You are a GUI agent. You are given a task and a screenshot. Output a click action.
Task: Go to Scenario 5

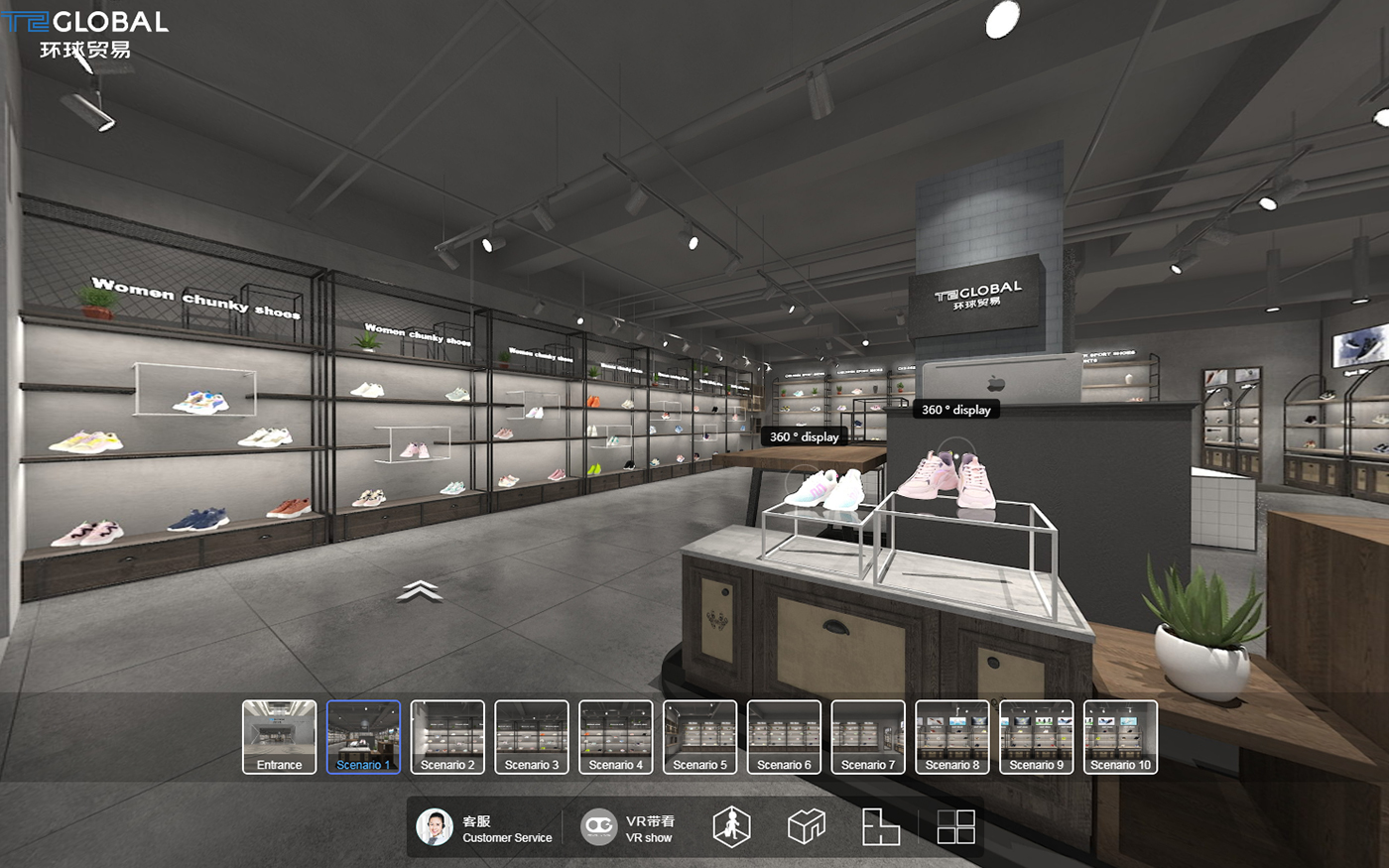699,736
